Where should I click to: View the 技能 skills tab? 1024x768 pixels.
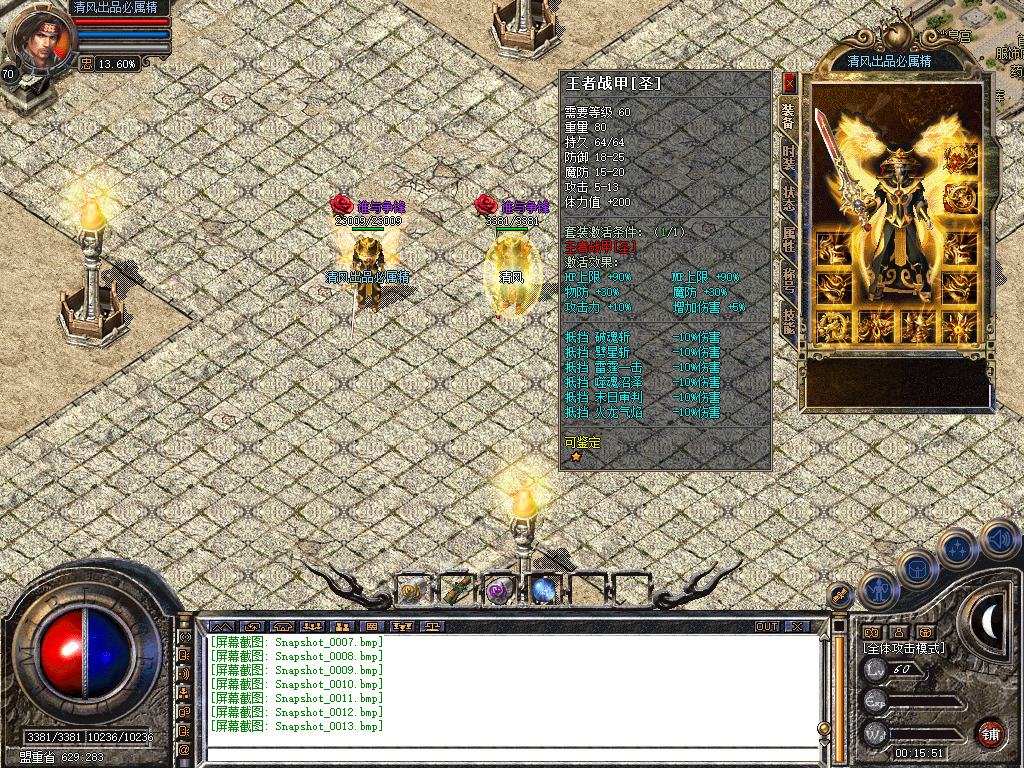coord(789,320)
